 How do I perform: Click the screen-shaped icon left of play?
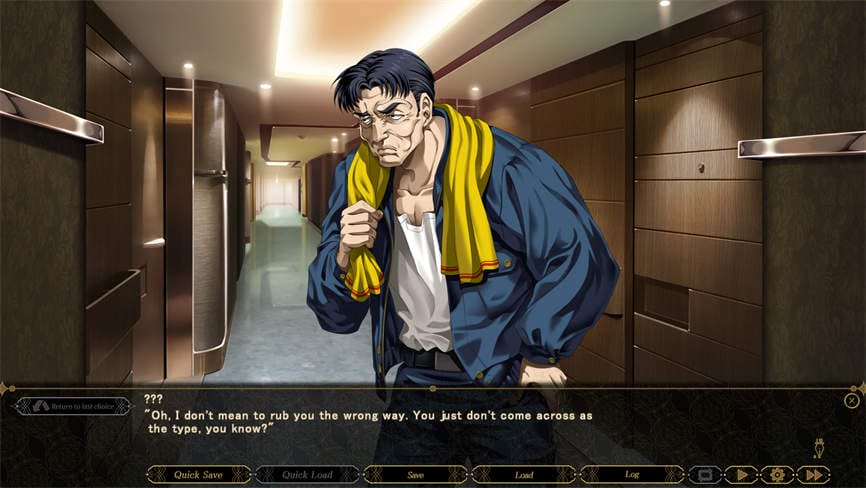705,475
